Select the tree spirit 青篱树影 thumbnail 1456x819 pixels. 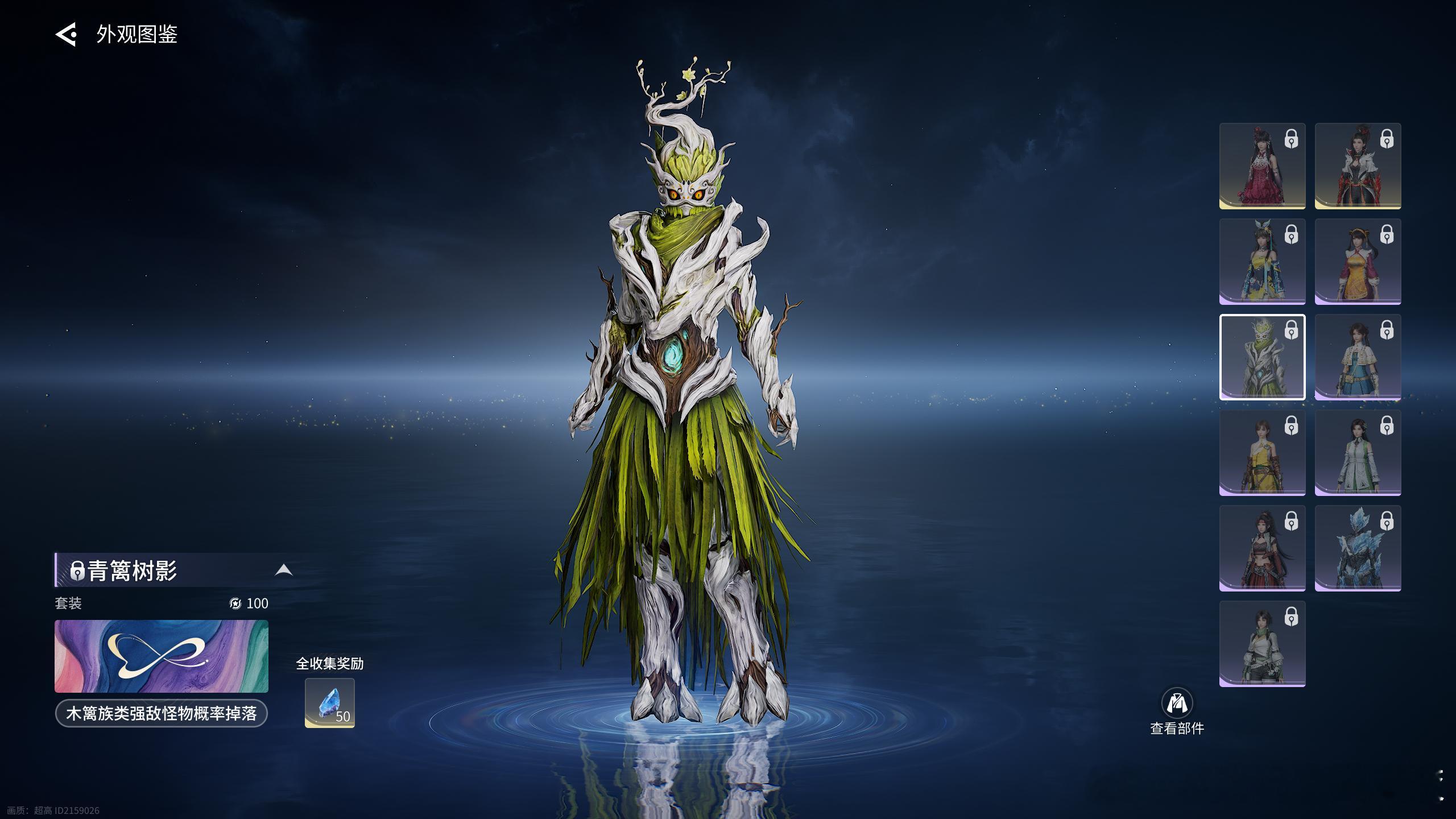[1262, 357]
